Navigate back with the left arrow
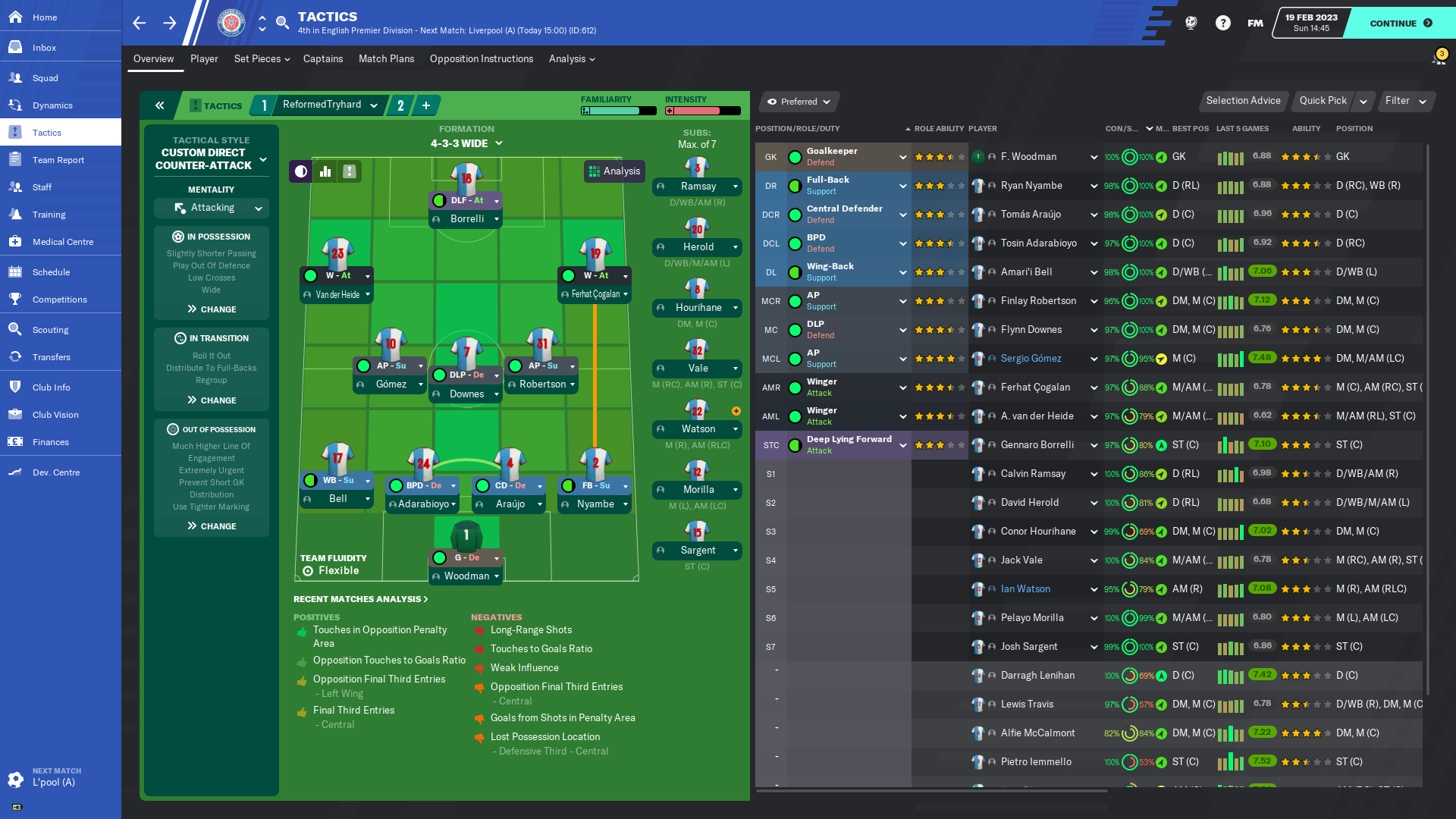Viewport: 1456px width, 819px height. [x=140, y=23]
